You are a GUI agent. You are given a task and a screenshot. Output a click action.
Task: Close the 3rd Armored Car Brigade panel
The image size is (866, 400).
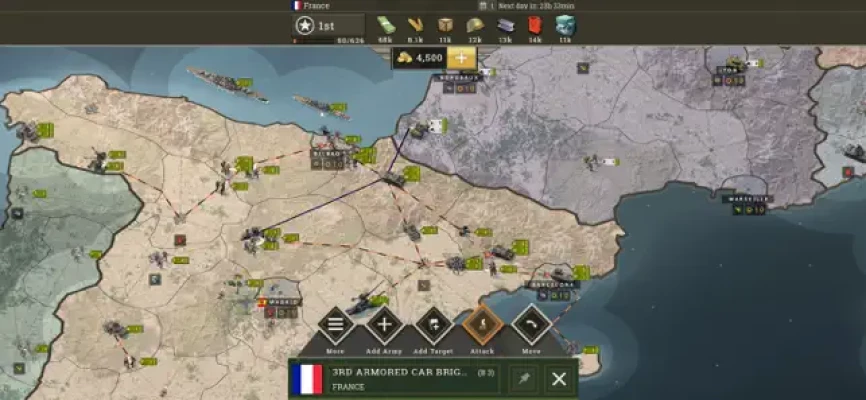559,379
